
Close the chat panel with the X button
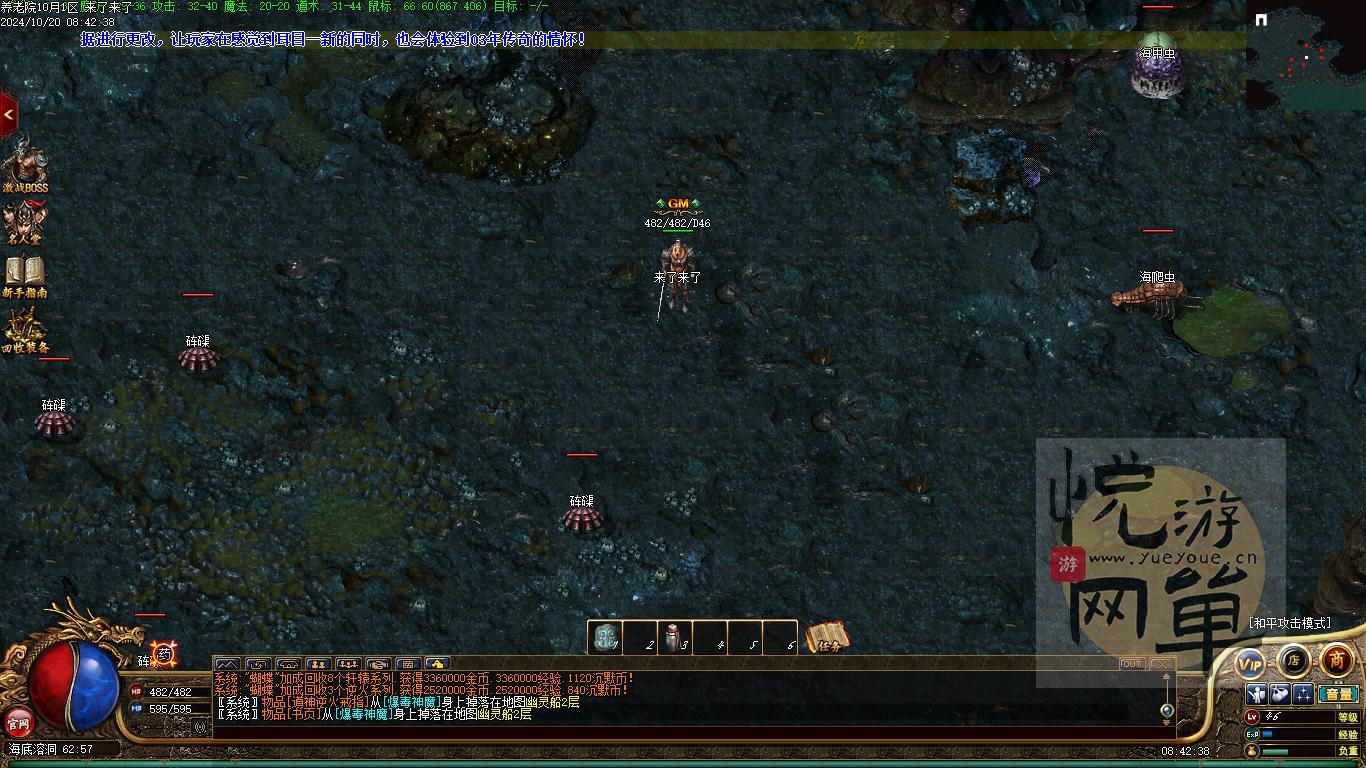[1160, 664]
